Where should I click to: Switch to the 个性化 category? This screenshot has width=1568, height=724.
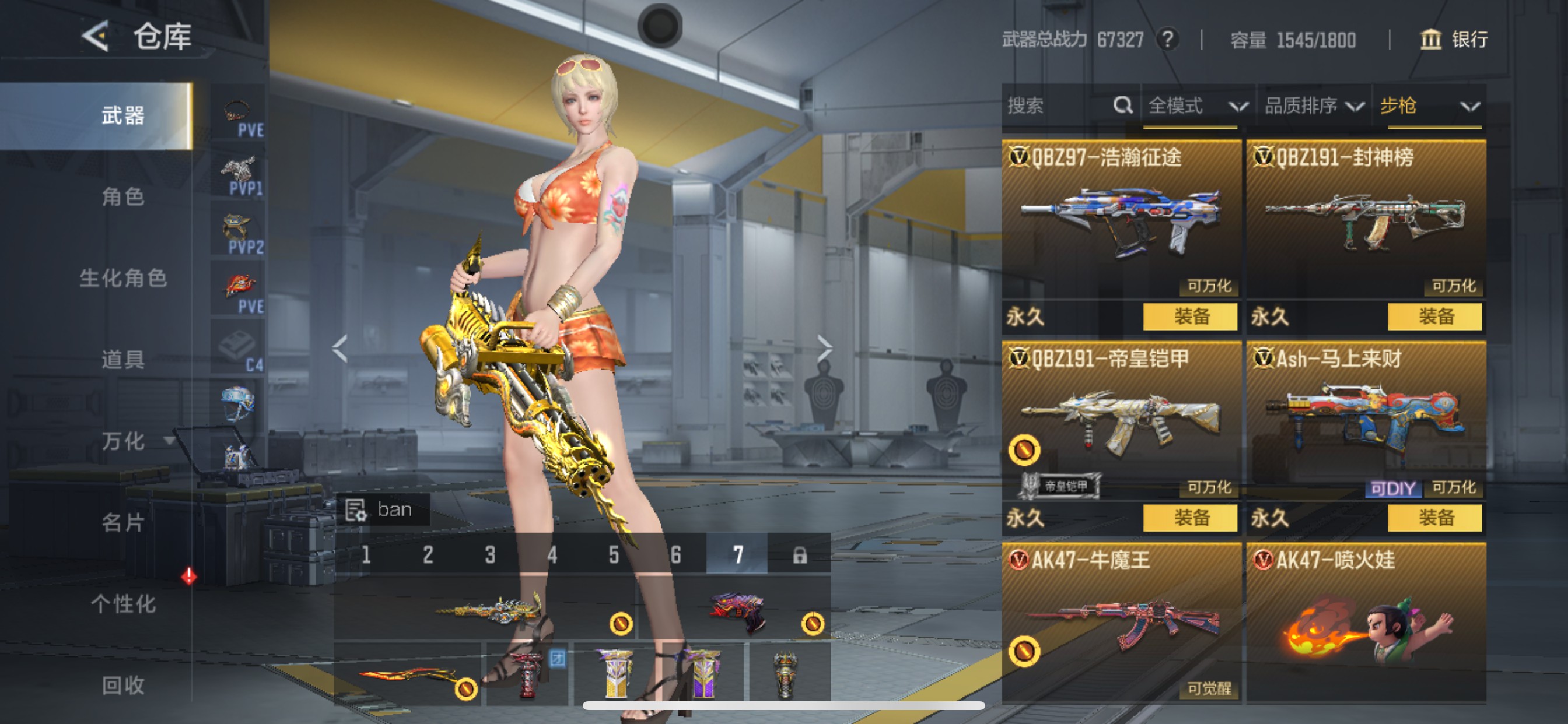pyautogui.click(x=123, y=604)
